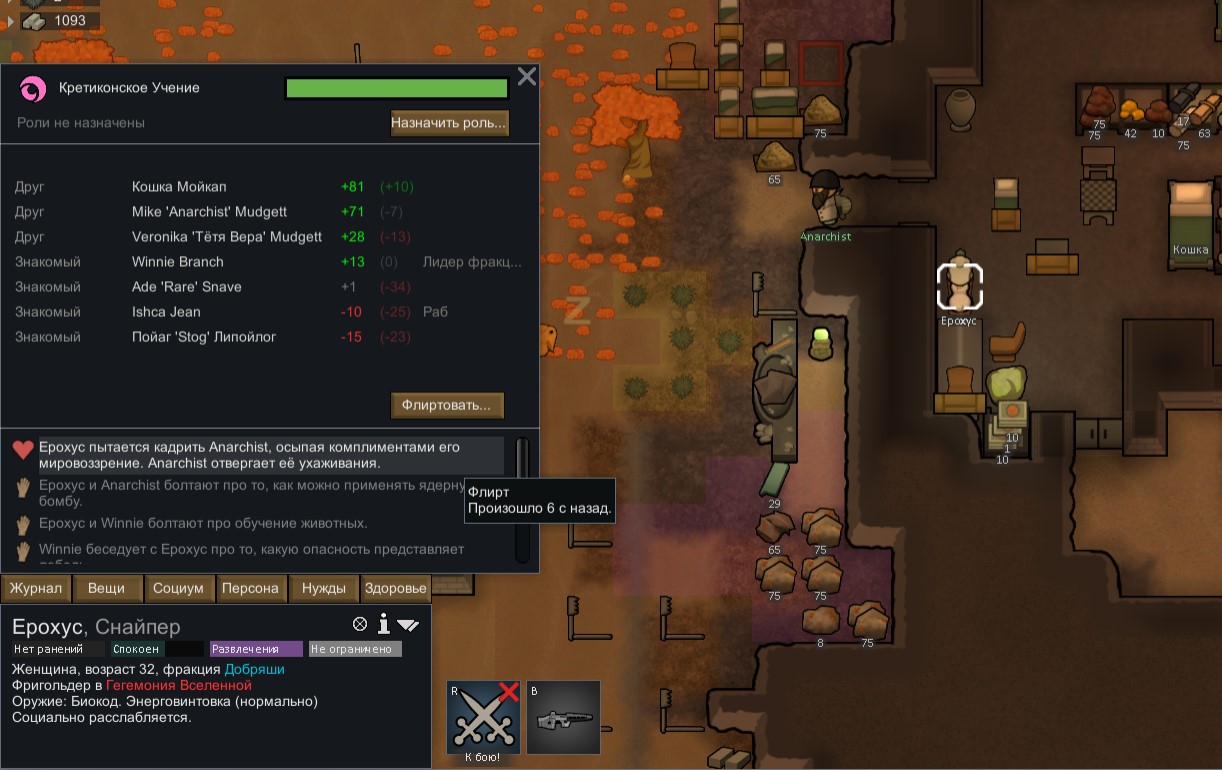This screenshot has width=1222, height=770.
Task: Switch to the Здоровье tab
Action: (x=396, y=588)
